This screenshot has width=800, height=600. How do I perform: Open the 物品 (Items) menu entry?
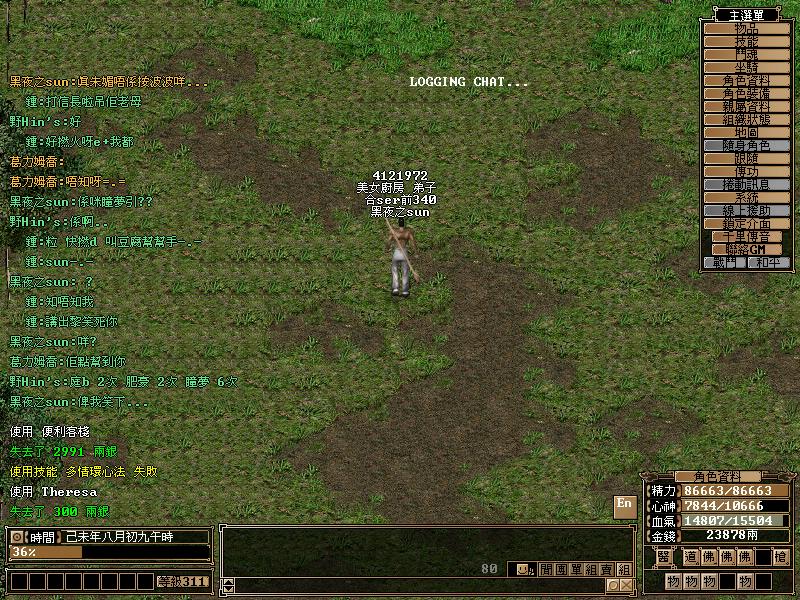click(x=746, y=28)
